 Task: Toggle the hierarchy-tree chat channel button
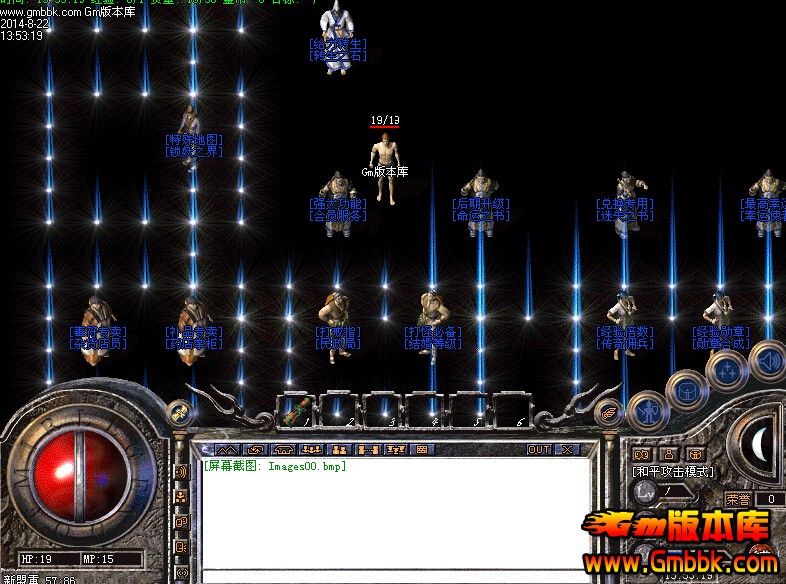point(181,496)
